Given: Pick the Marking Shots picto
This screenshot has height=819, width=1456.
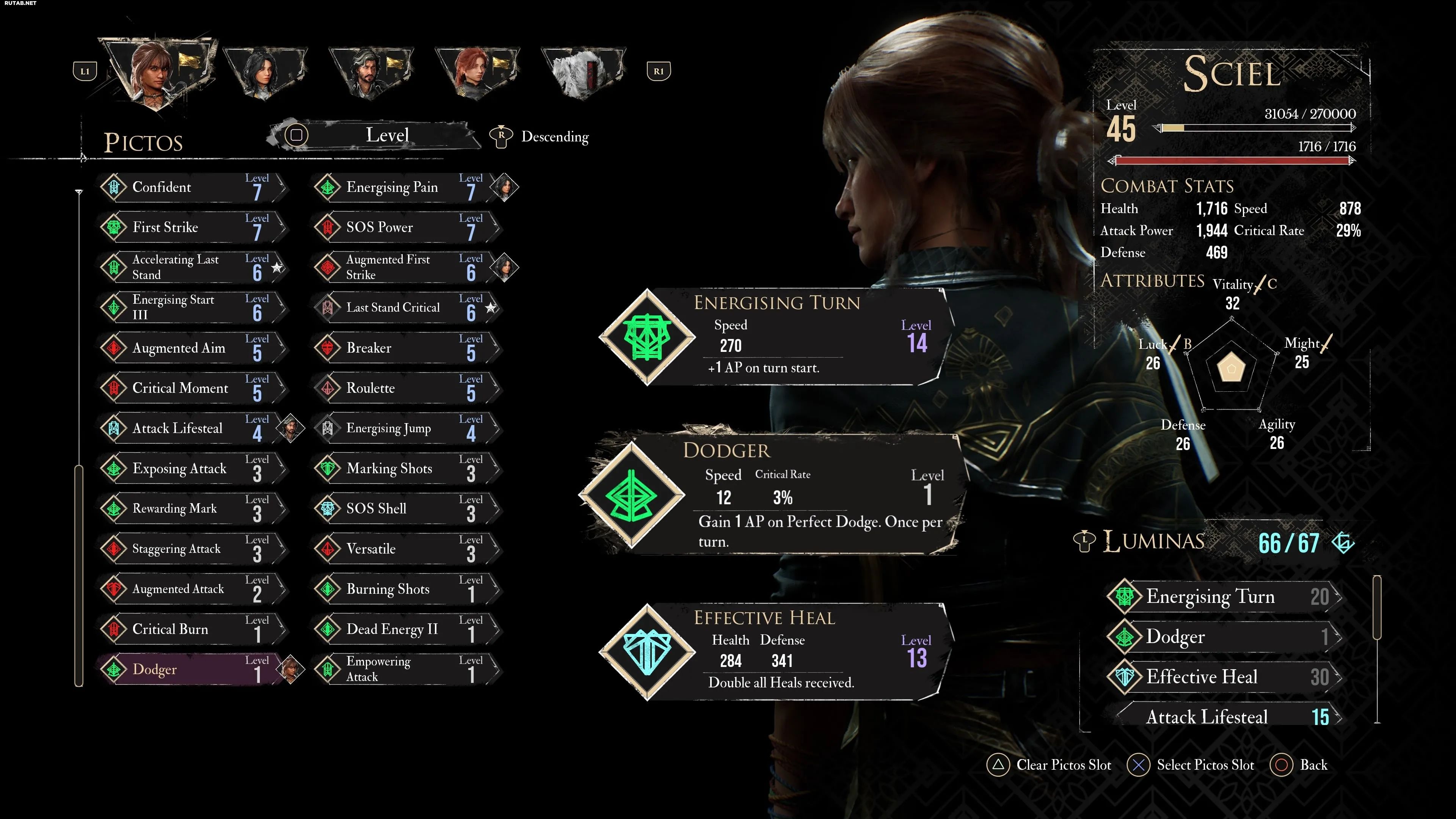Looking at the screenshot, I should [403, 469].
